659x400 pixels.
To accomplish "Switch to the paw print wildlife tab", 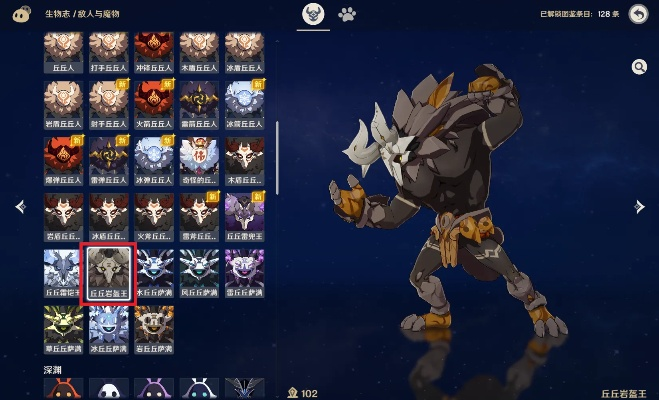I will [347, 15].
